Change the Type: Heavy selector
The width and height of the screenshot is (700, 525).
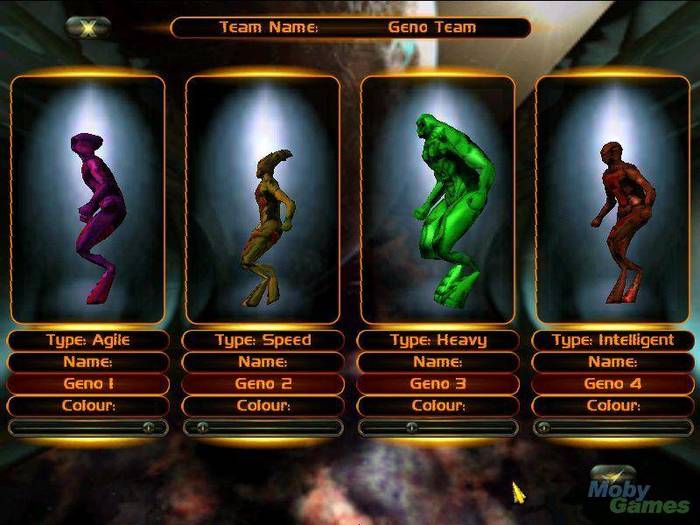click(x=438, y=340)
